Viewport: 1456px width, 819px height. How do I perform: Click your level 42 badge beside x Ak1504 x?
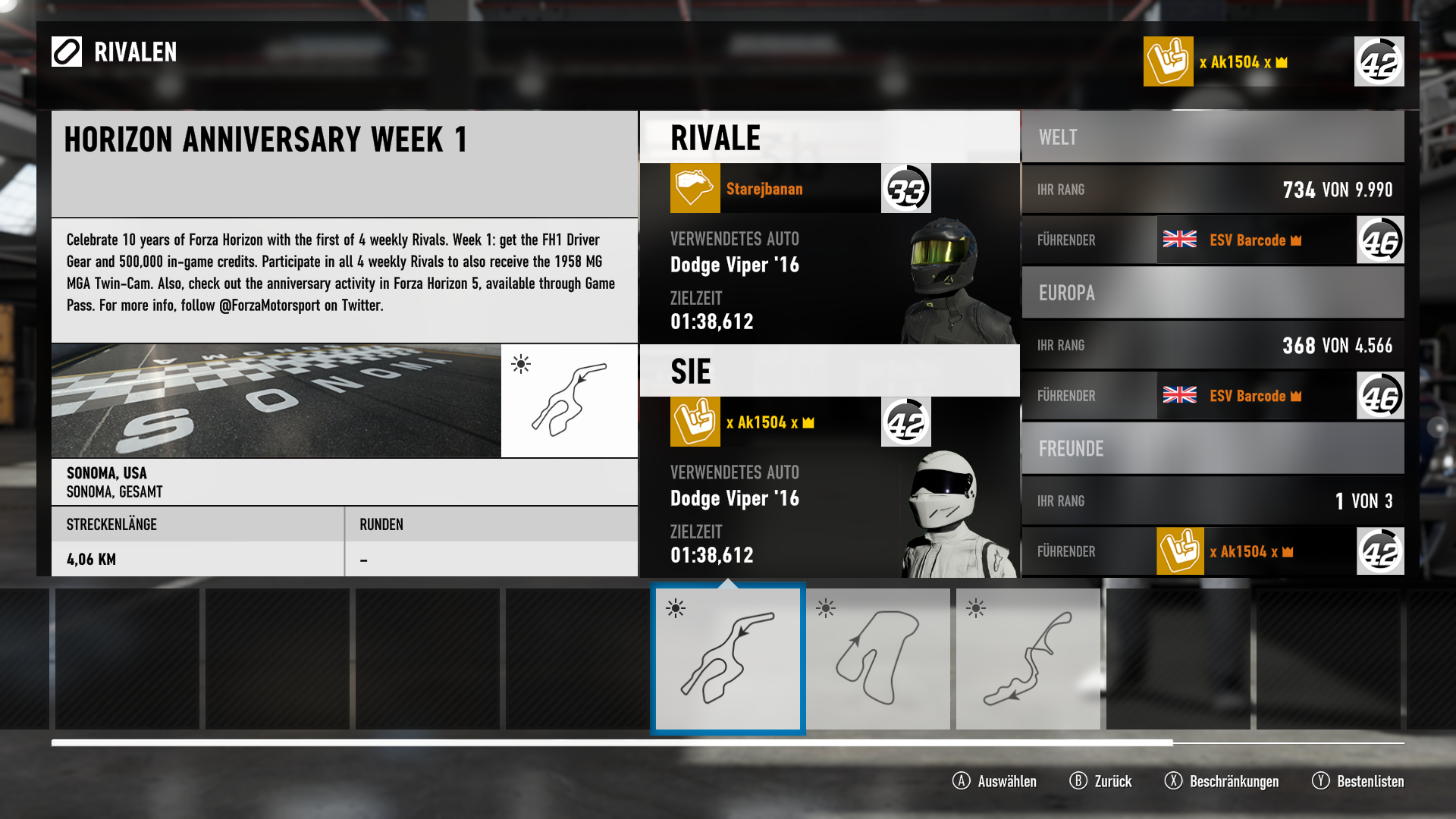coord(905,422)
